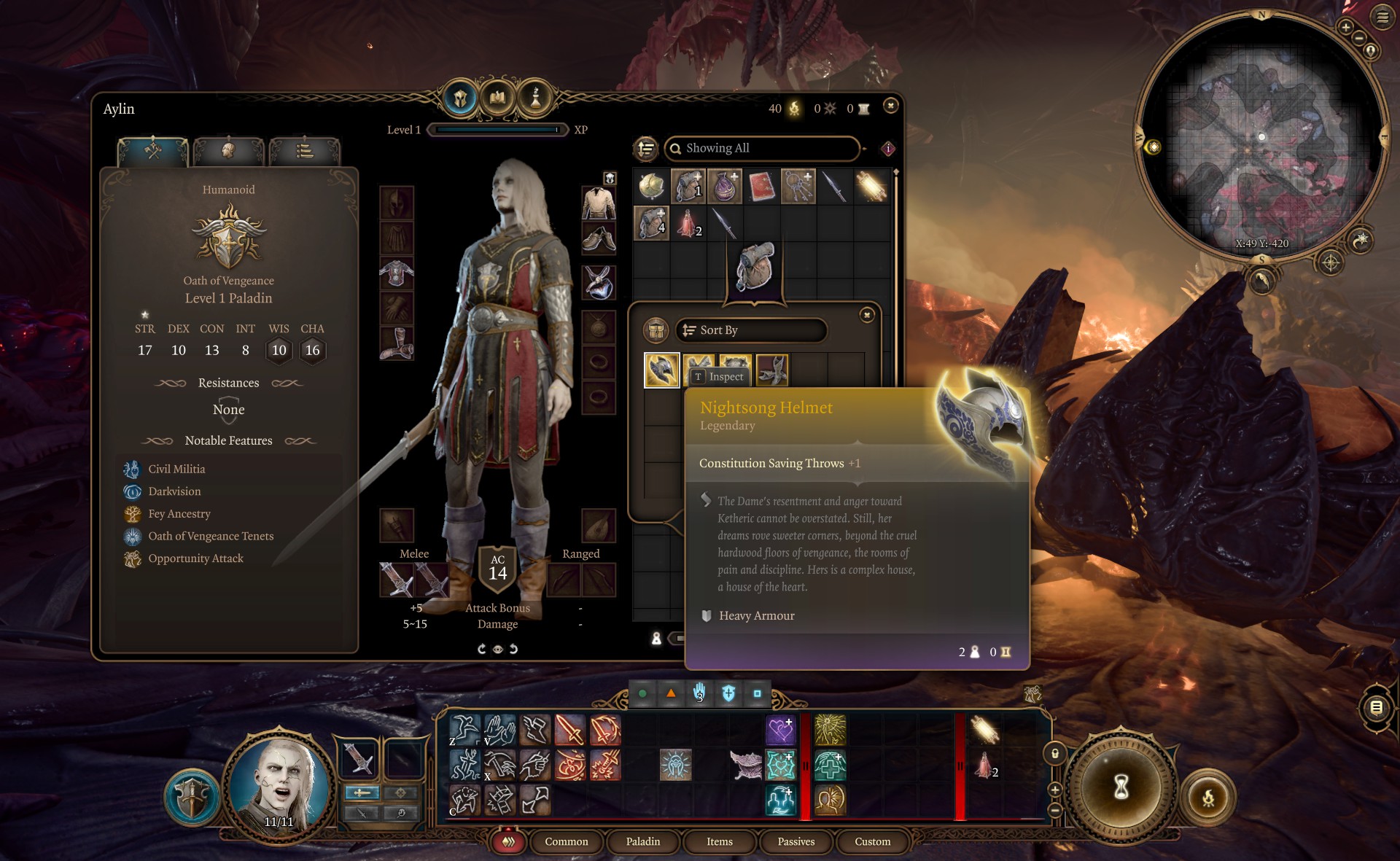
Task: Click the equipped body armour slot
Action: [397, 274]
